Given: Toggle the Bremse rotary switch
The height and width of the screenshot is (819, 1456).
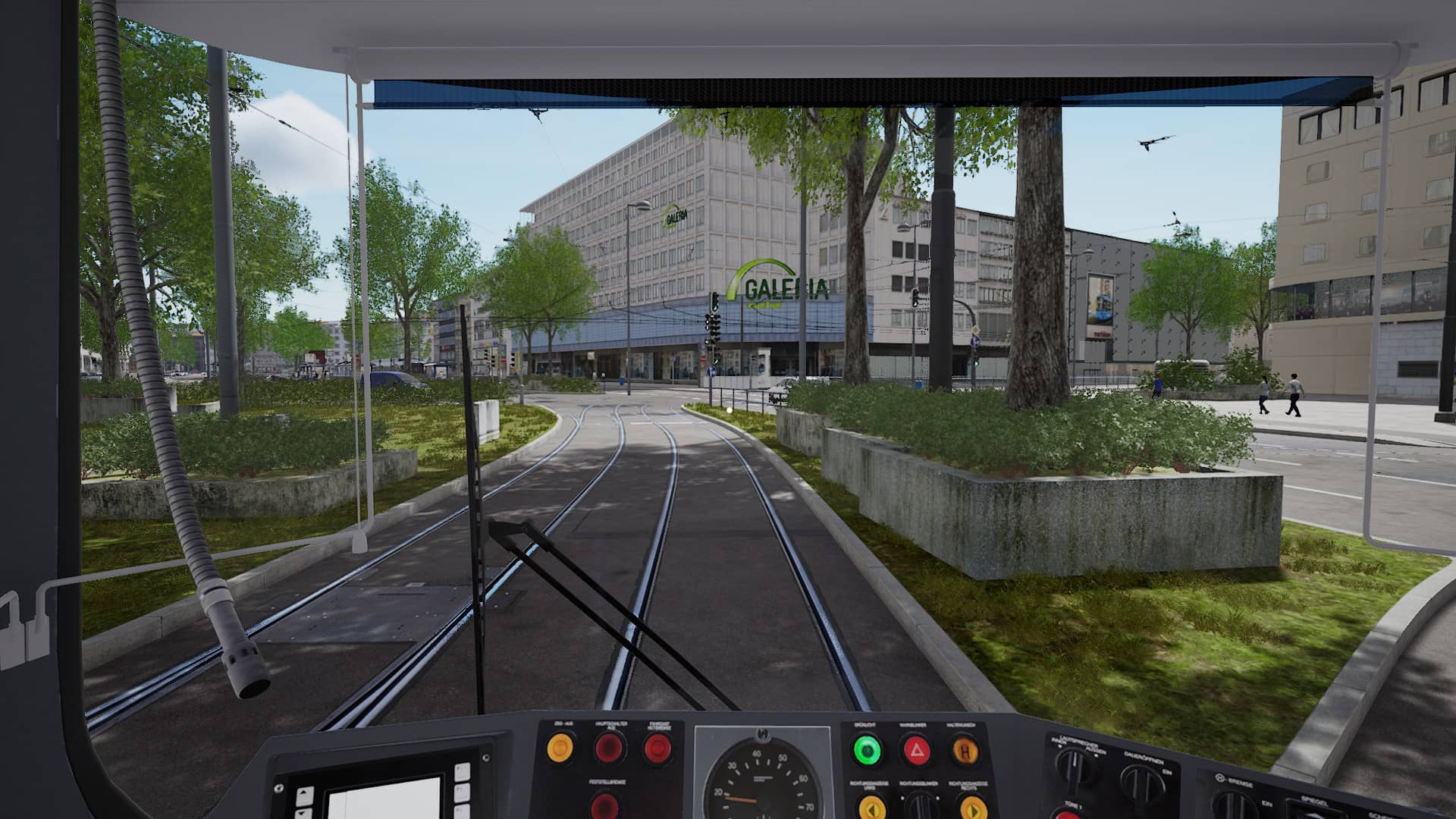Looking at the screenshot, I should [1234, 804].
